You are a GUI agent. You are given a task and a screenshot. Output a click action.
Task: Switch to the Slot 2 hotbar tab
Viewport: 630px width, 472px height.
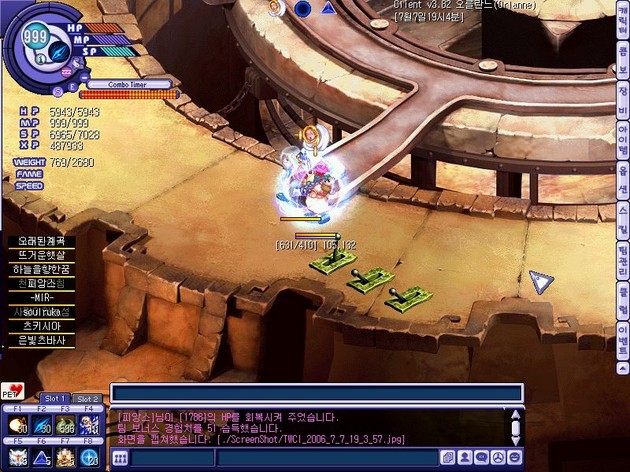pos(87,398)
